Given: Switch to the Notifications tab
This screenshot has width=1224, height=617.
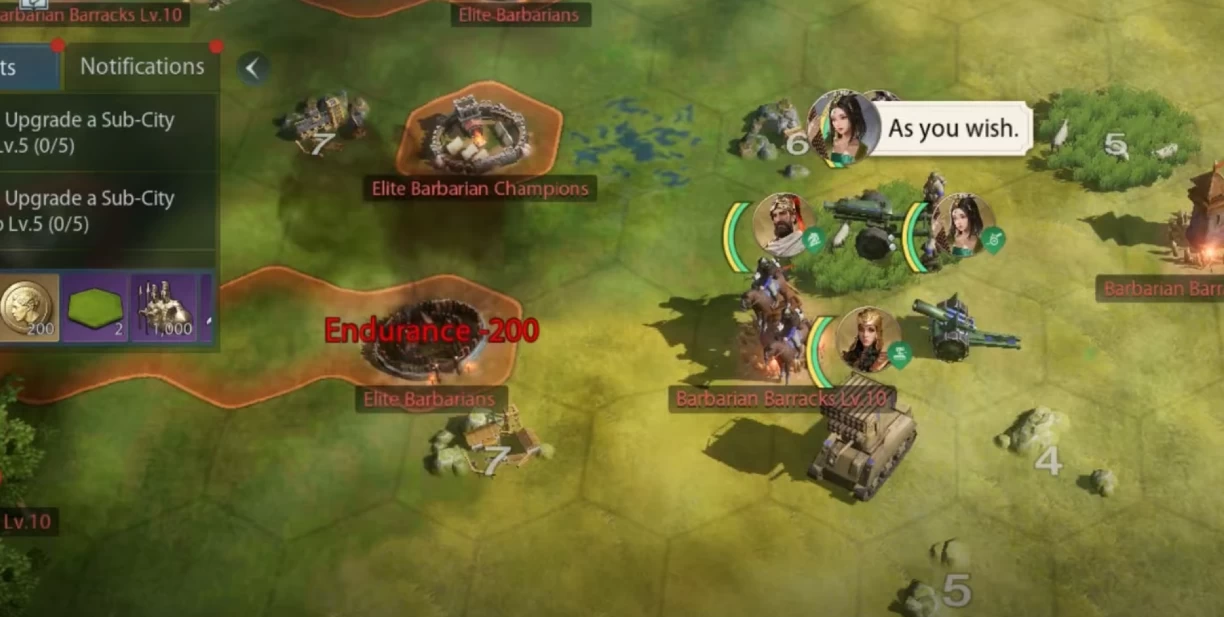Looking at the screenshot, I should (x=142, y=67).
